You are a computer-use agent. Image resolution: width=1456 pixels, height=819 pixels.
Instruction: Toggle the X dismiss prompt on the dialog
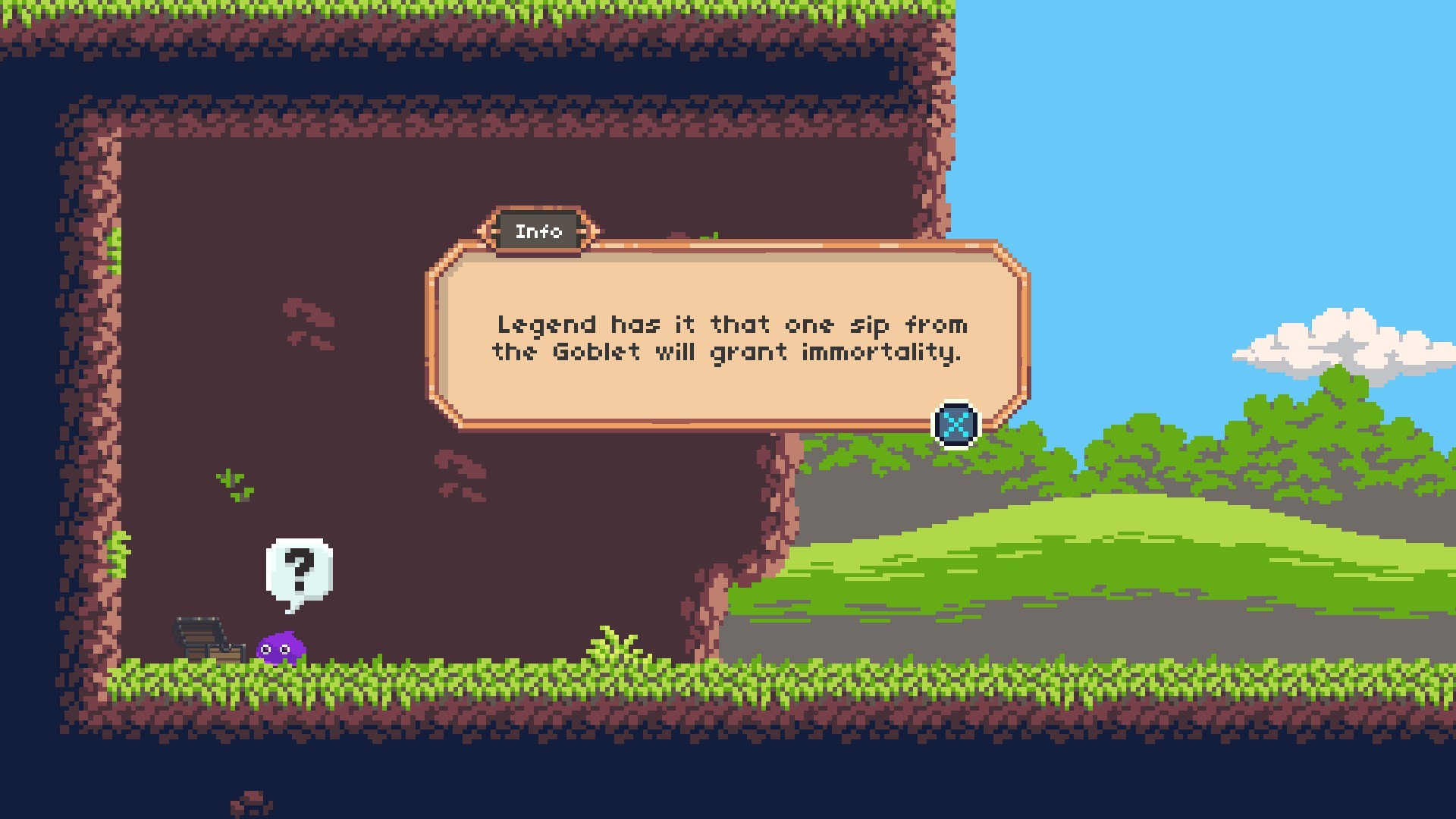(x=955, y=424)
